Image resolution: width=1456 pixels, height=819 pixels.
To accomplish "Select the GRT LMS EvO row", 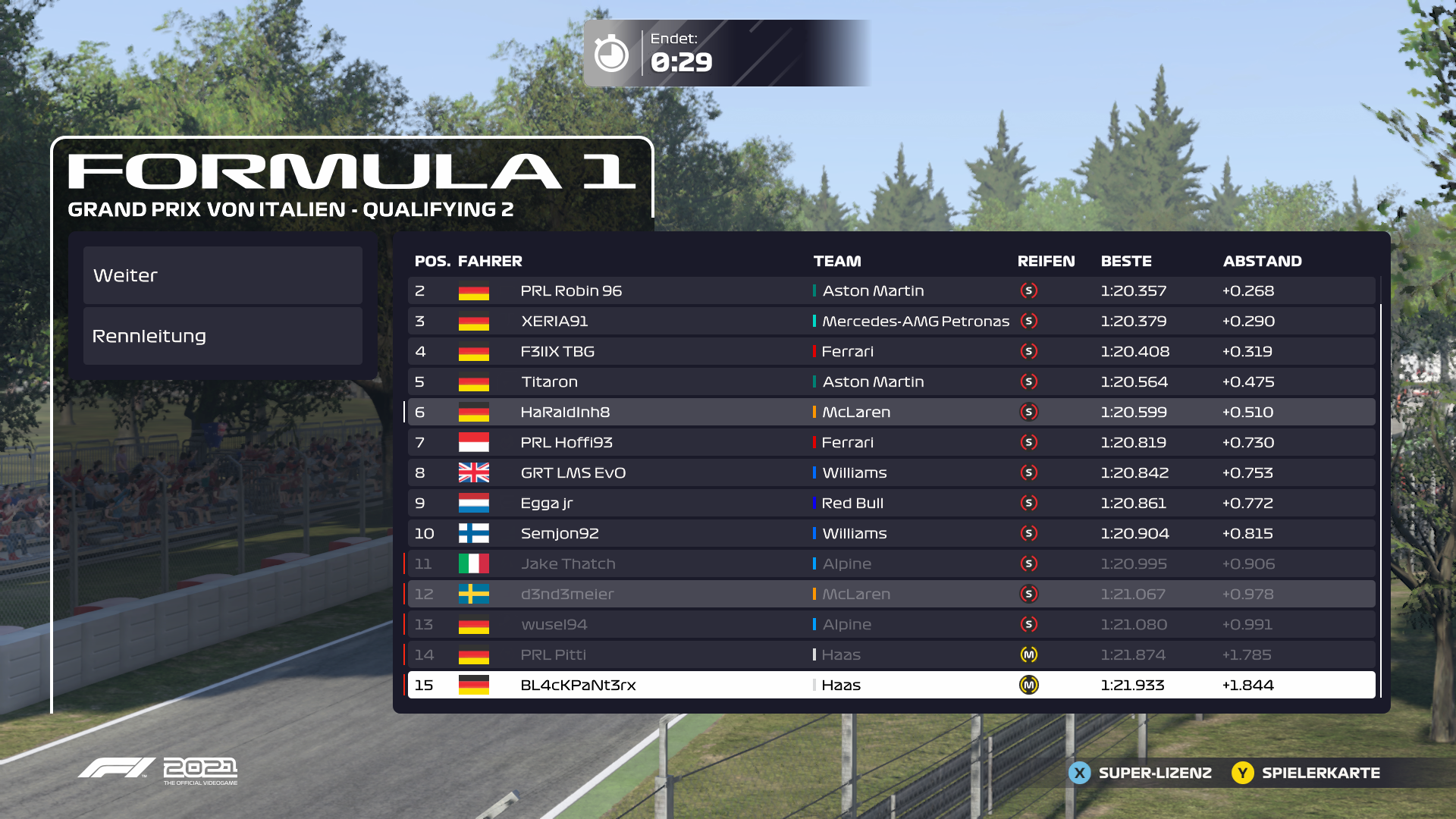I will coord(891,473).
